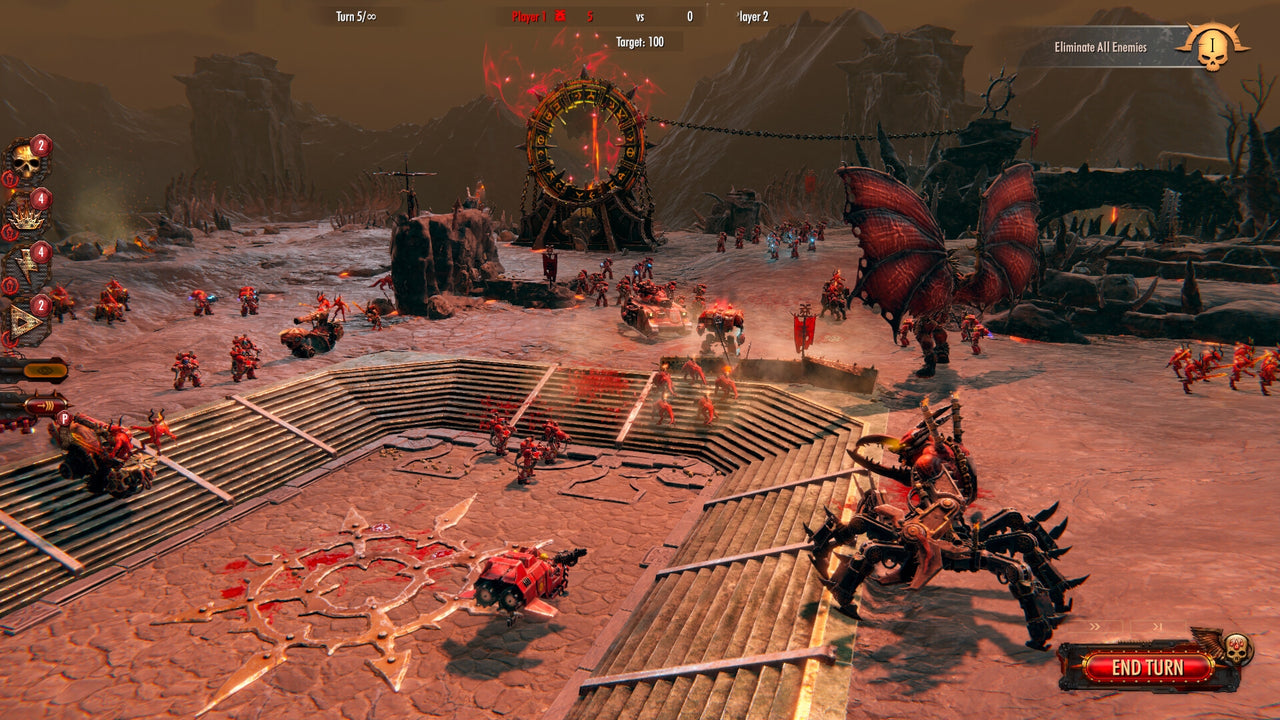This screenshot has width=1280, height=720.
Task: Click the skip-to-end chevron control
Action: tap(1159, 626)
